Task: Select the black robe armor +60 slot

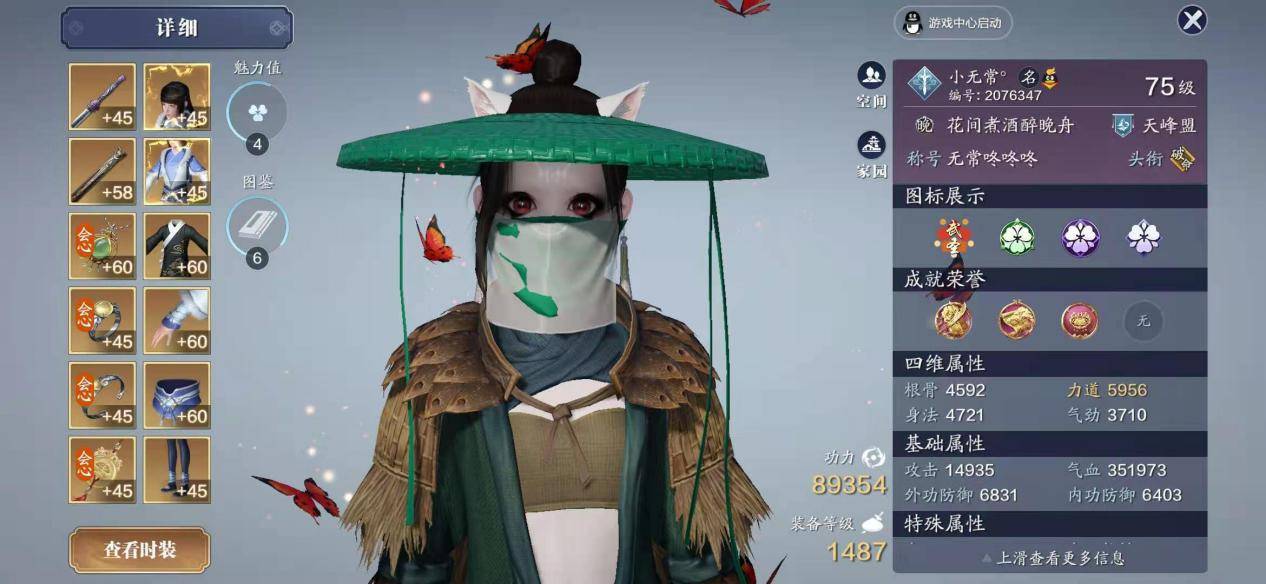Action: (177, 246)
